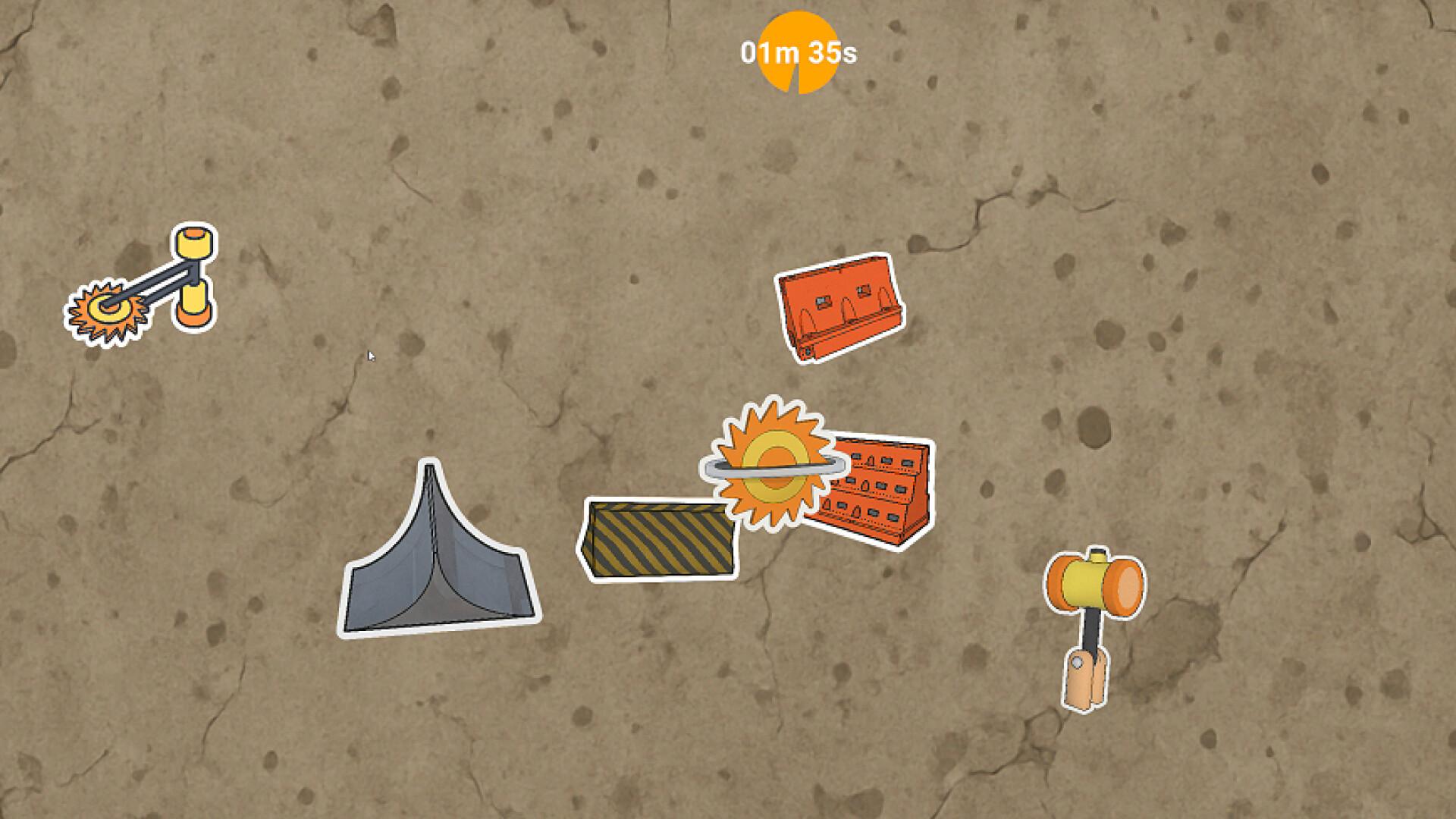Select the stepped orange barrier stack

click(x=883, y=494)
